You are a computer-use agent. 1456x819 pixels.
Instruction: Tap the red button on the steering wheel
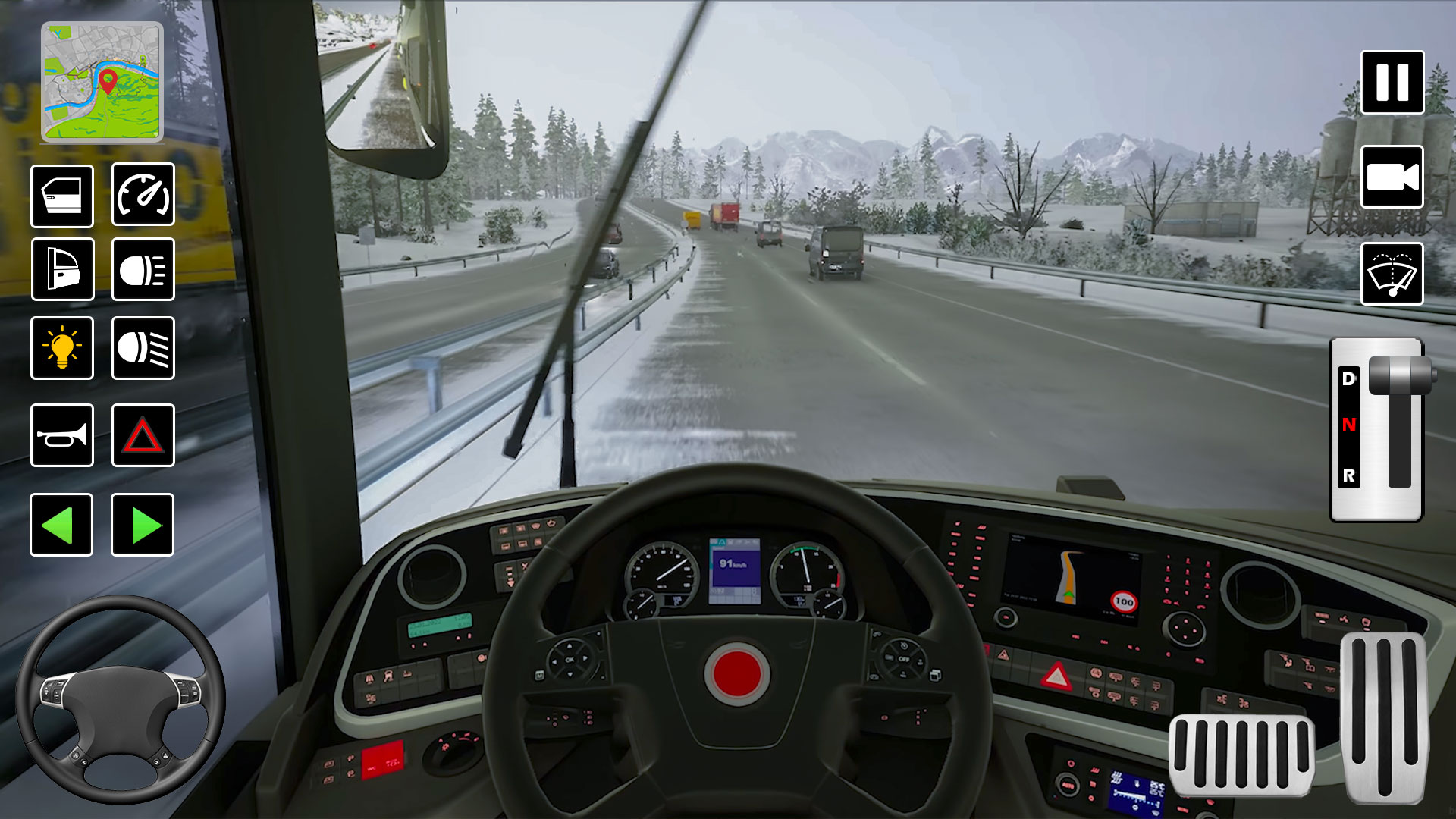pos(738,672)
